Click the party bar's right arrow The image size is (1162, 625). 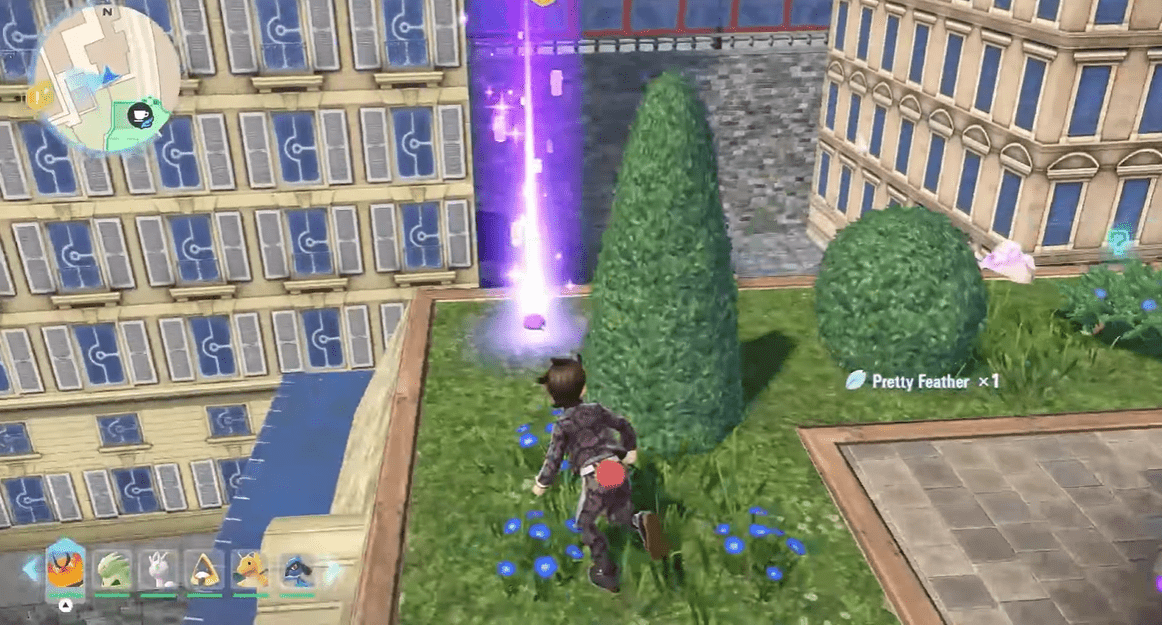pyautogui.click(x=332, y=571)
